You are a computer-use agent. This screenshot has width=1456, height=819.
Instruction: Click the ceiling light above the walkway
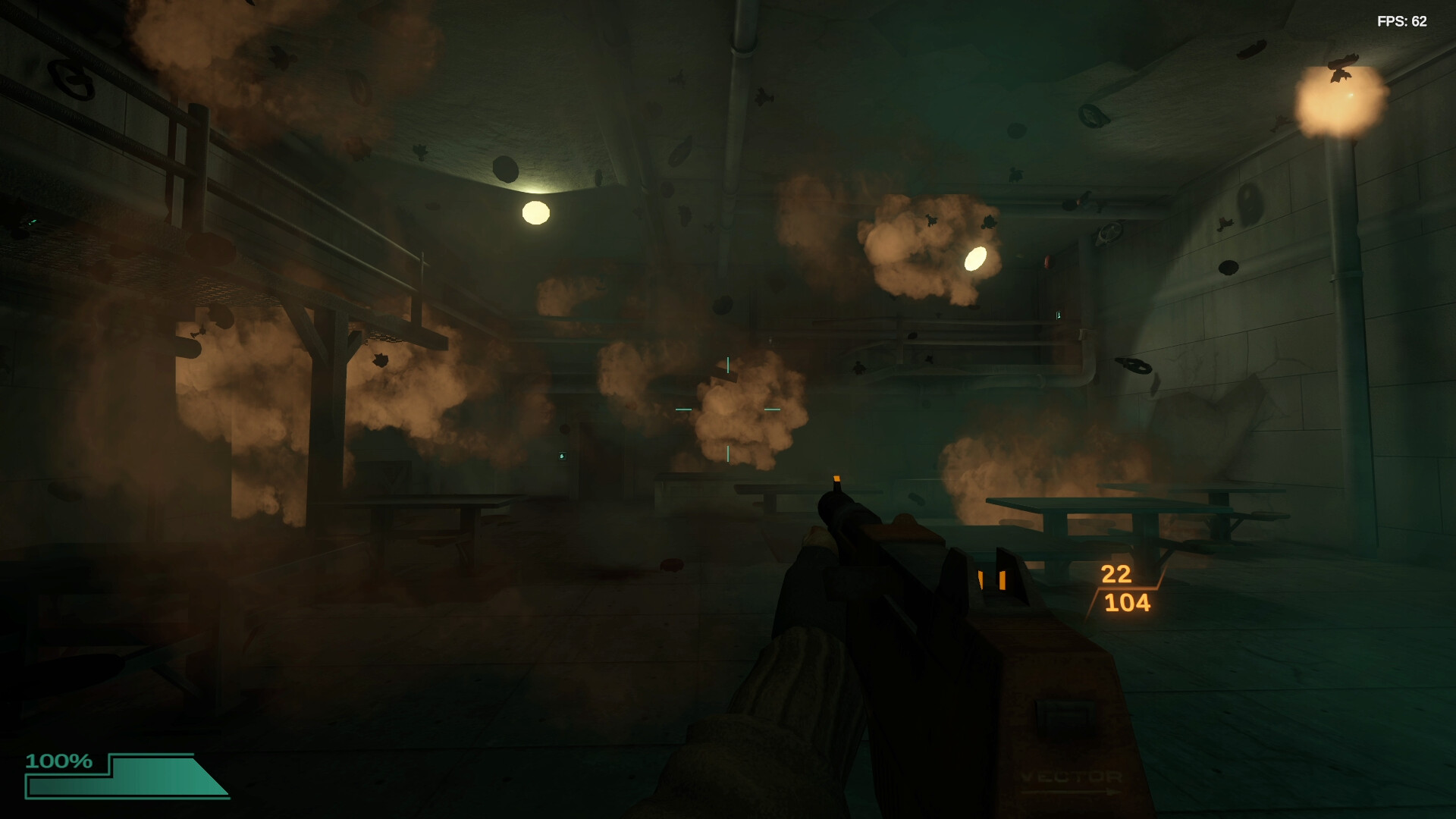[x=535, y=212]
